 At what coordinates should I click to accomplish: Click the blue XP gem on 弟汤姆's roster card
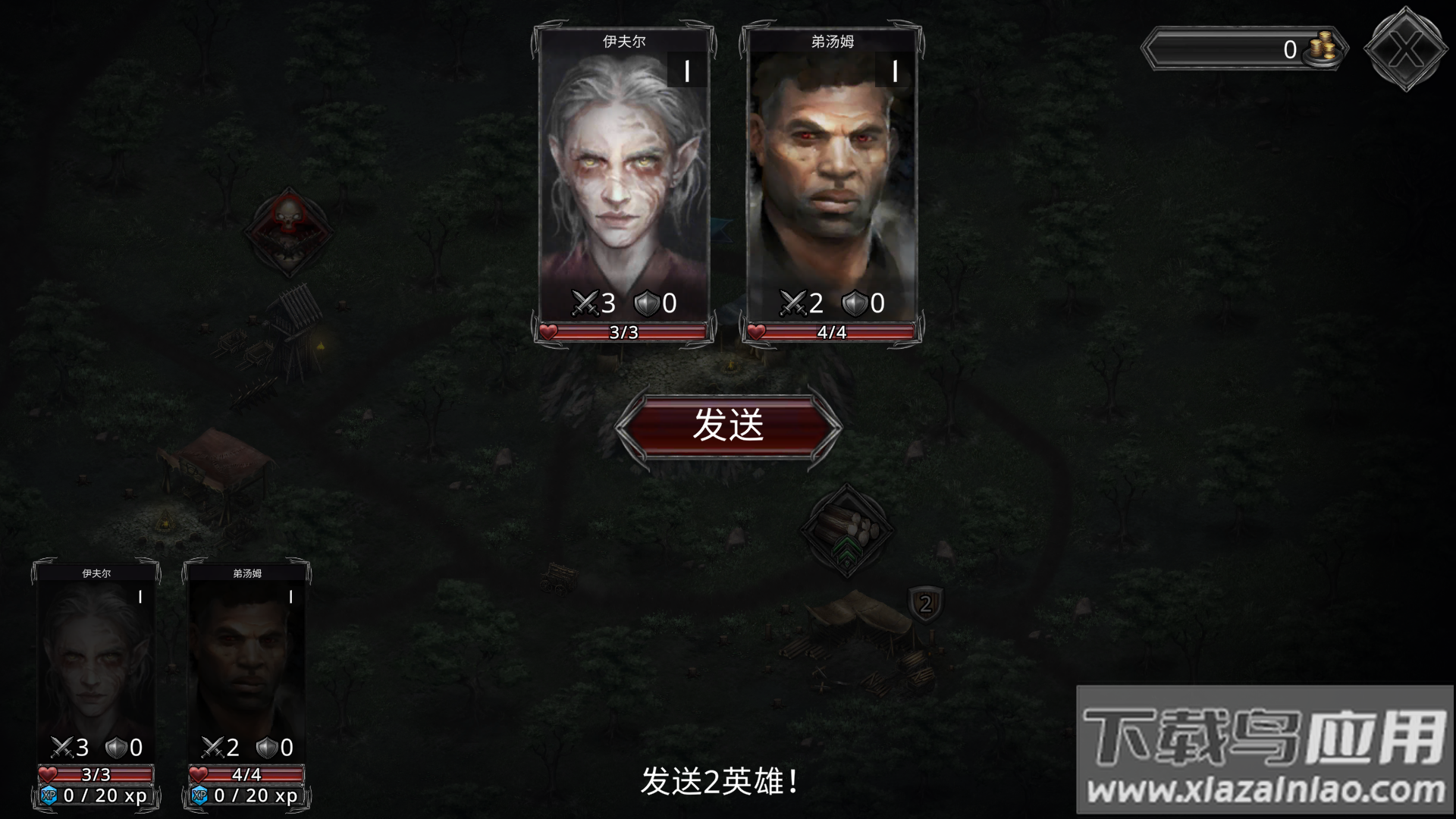tap(199, 796)
